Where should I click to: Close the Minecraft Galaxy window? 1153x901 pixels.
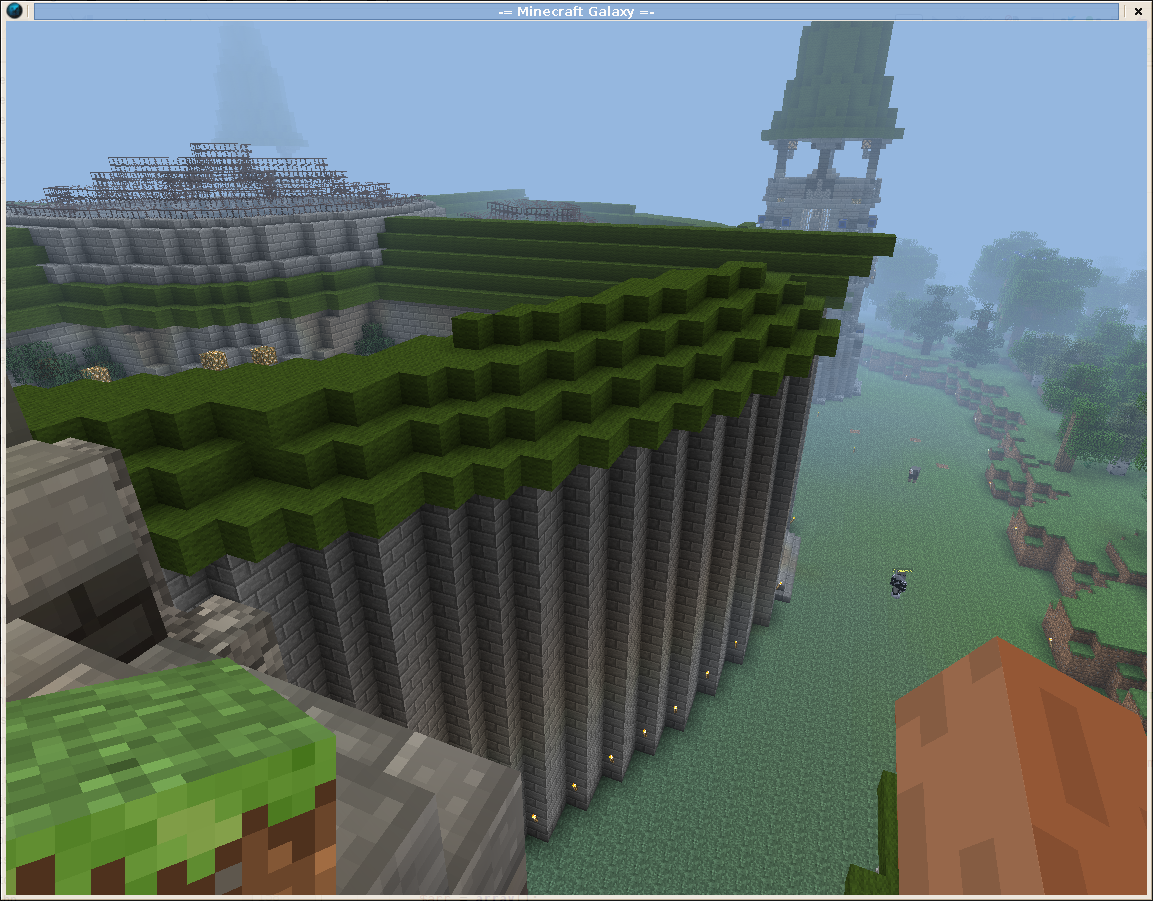coord(1137,11)
